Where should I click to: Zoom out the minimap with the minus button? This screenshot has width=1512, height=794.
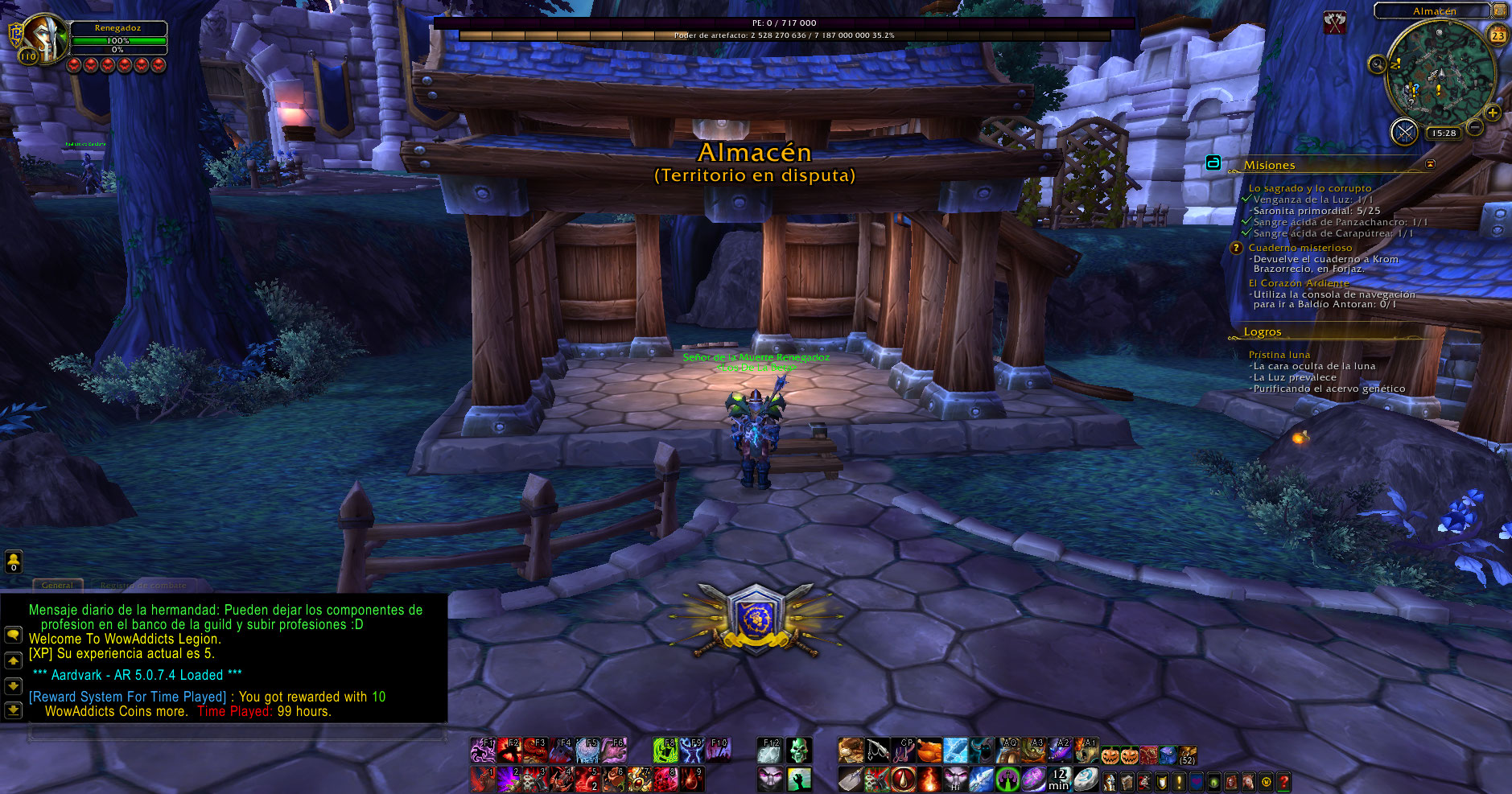(1474, 127)
